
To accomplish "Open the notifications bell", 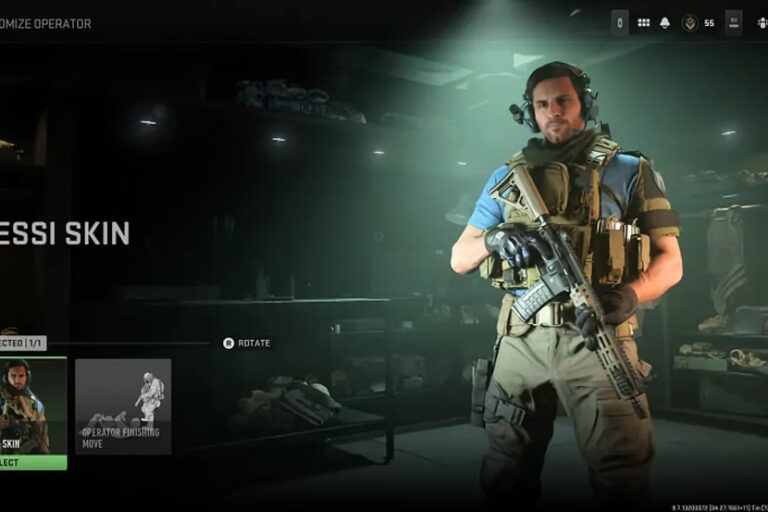I will [665, 23].
